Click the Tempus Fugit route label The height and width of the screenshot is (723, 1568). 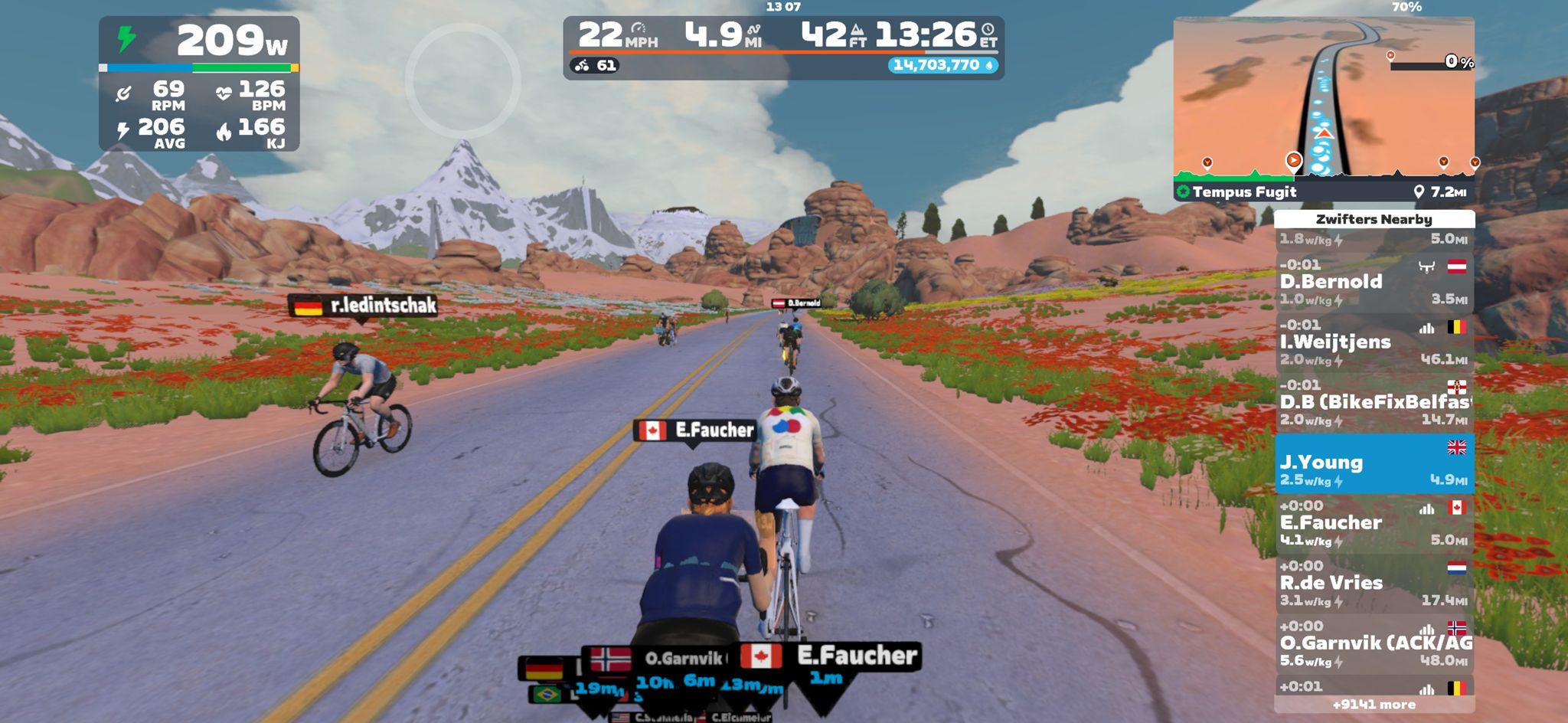point(1244,192)
